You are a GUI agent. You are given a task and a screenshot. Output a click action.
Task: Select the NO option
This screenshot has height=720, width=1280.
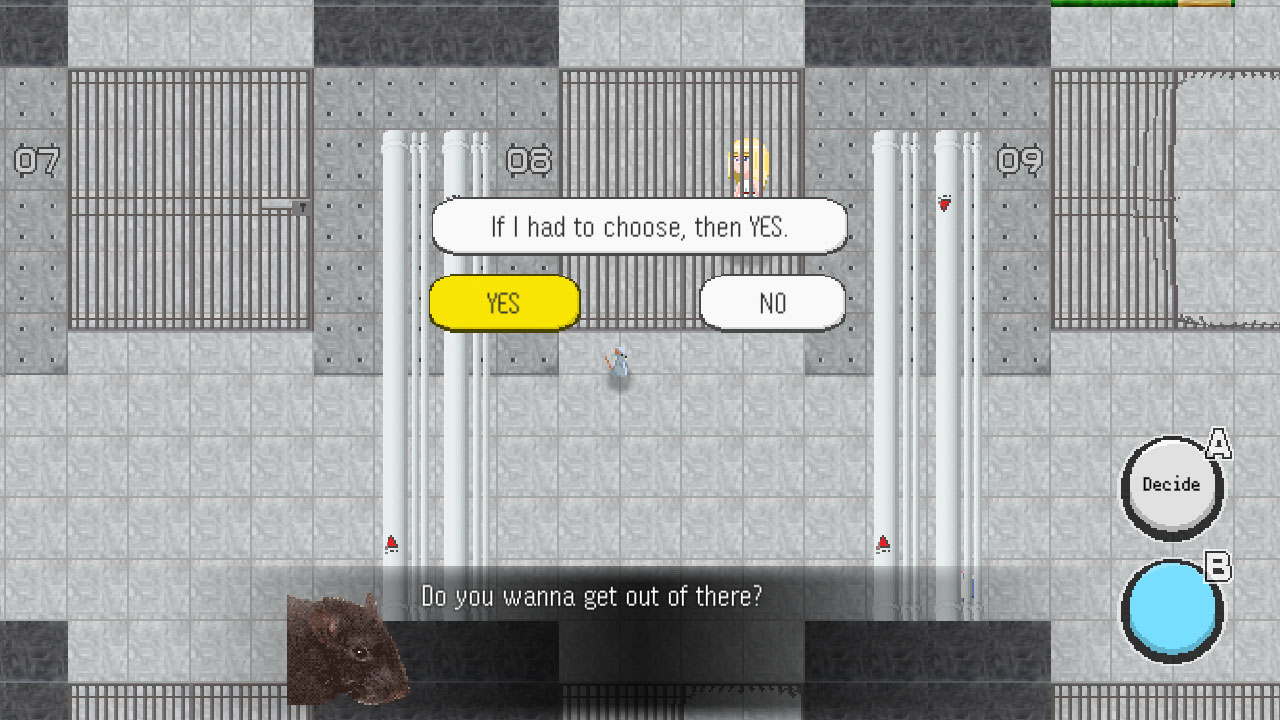coord(772,303)
